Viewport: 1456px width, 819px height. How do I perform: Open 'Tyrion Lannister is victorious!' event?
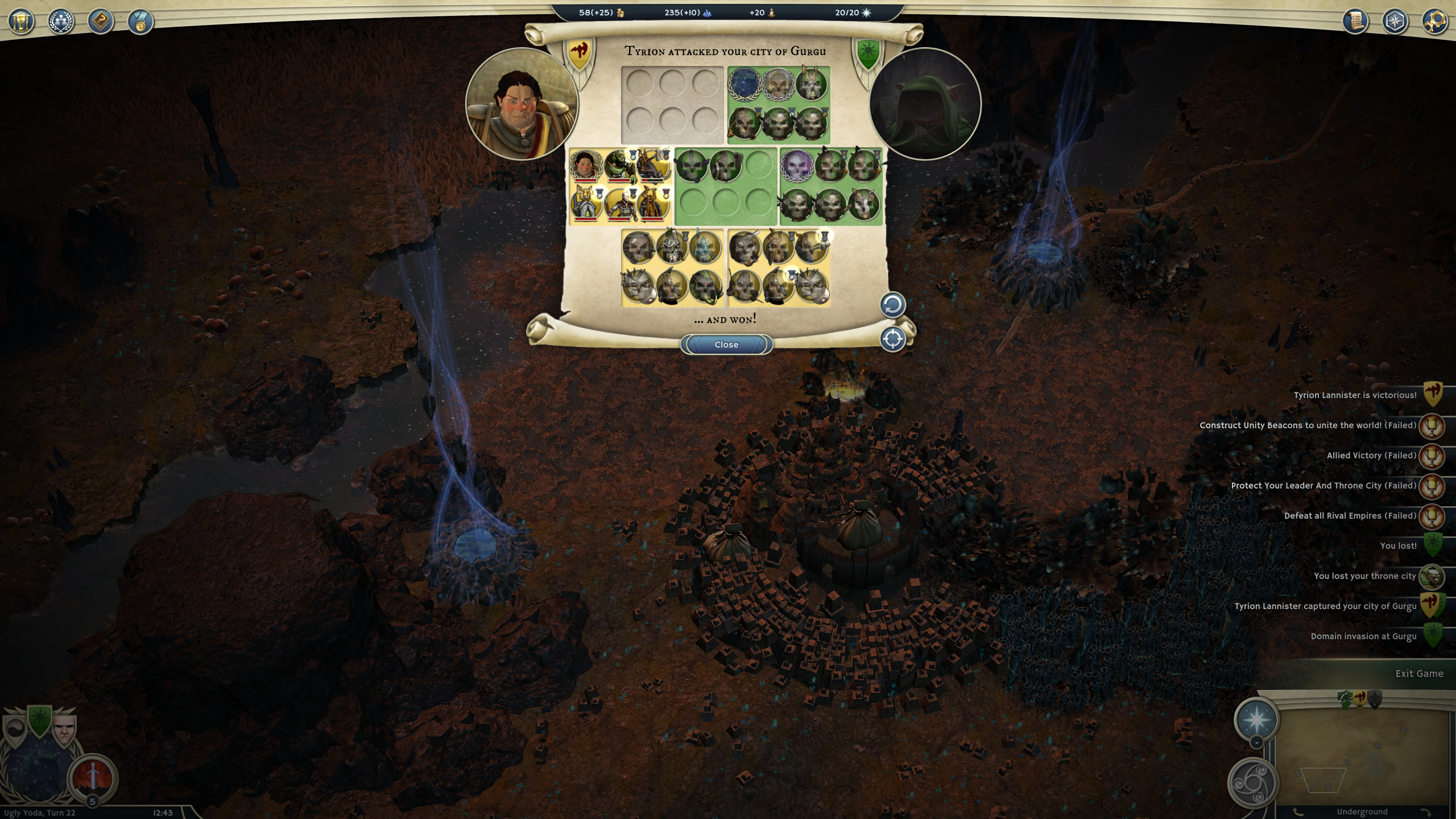(x=1355, y=395)
